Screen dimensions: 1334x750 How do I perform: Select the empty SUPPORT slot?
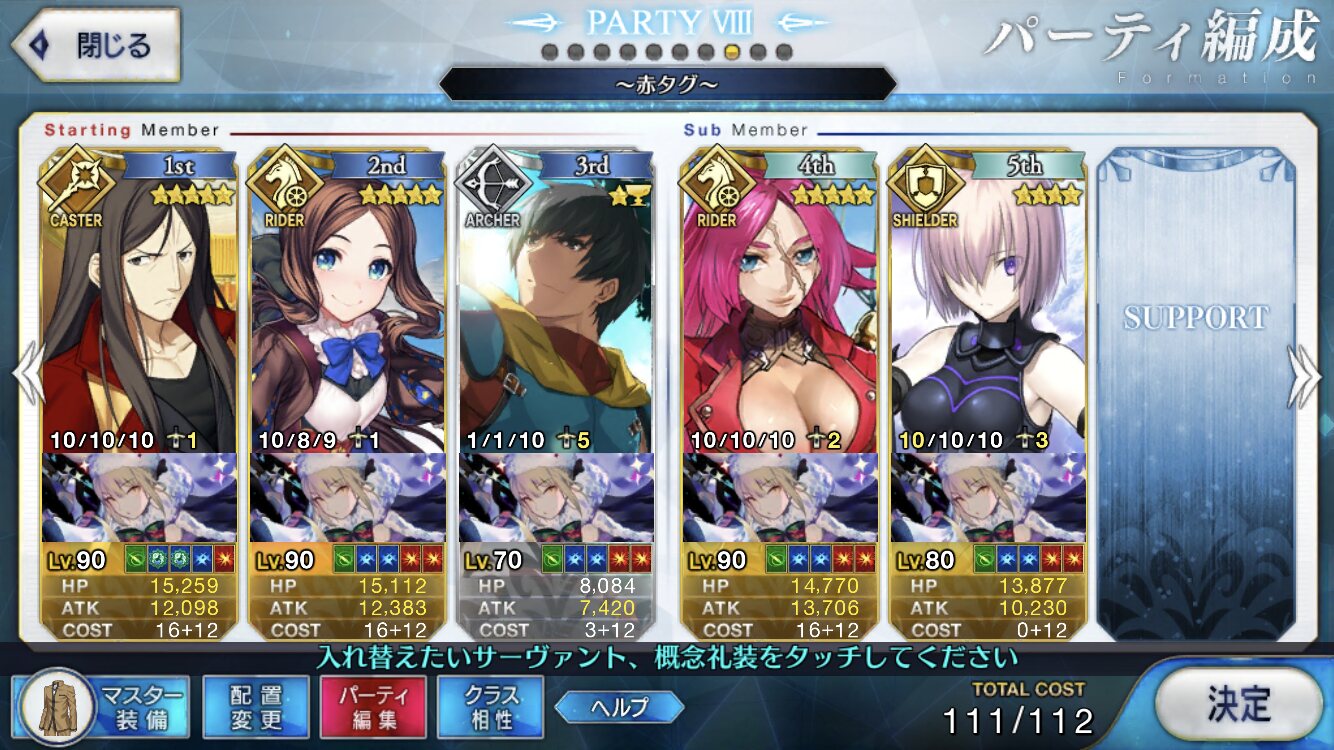coord(1195,390)
